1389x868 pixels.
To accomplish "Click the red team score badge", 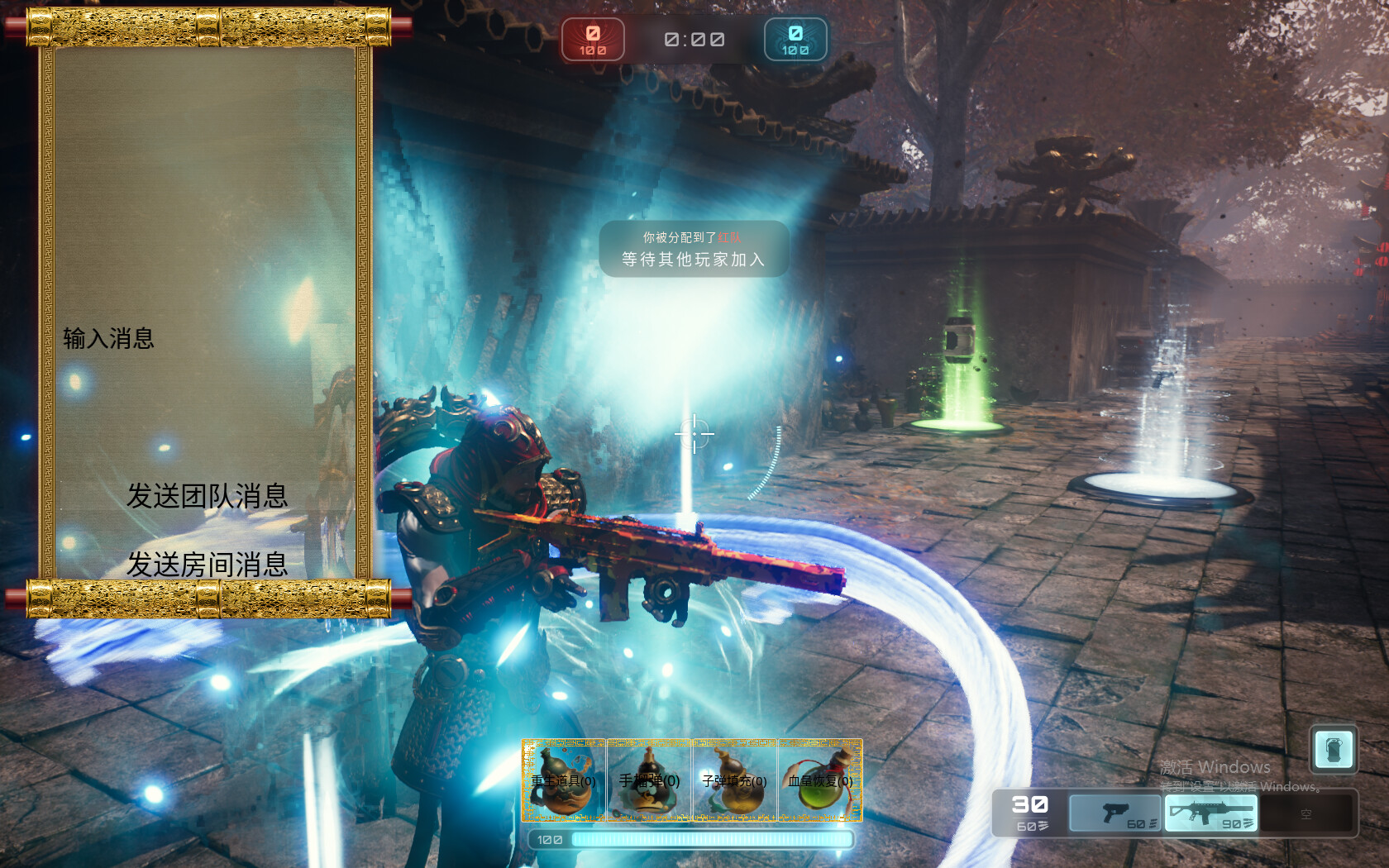I will (592, 39).
